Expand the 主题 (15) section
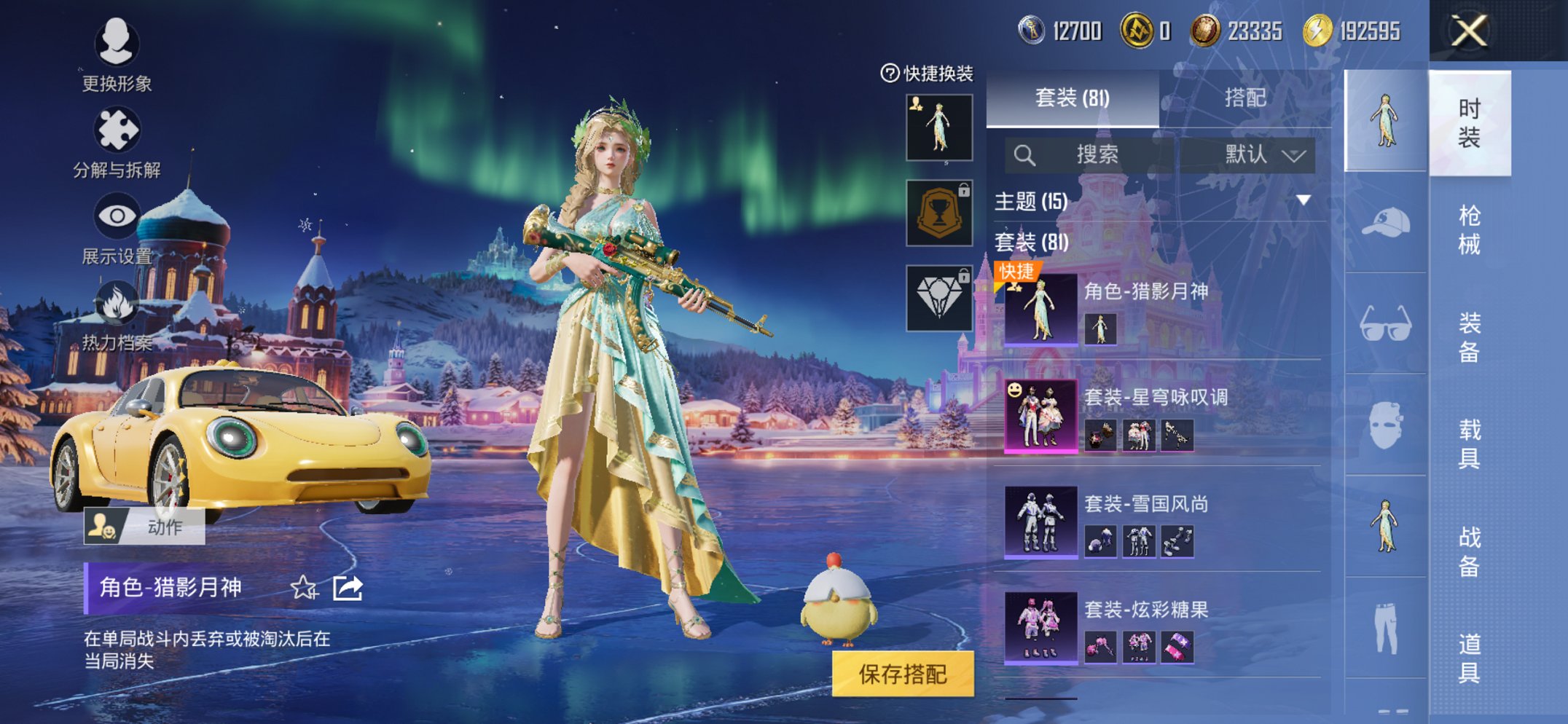 pos(1303,200)
